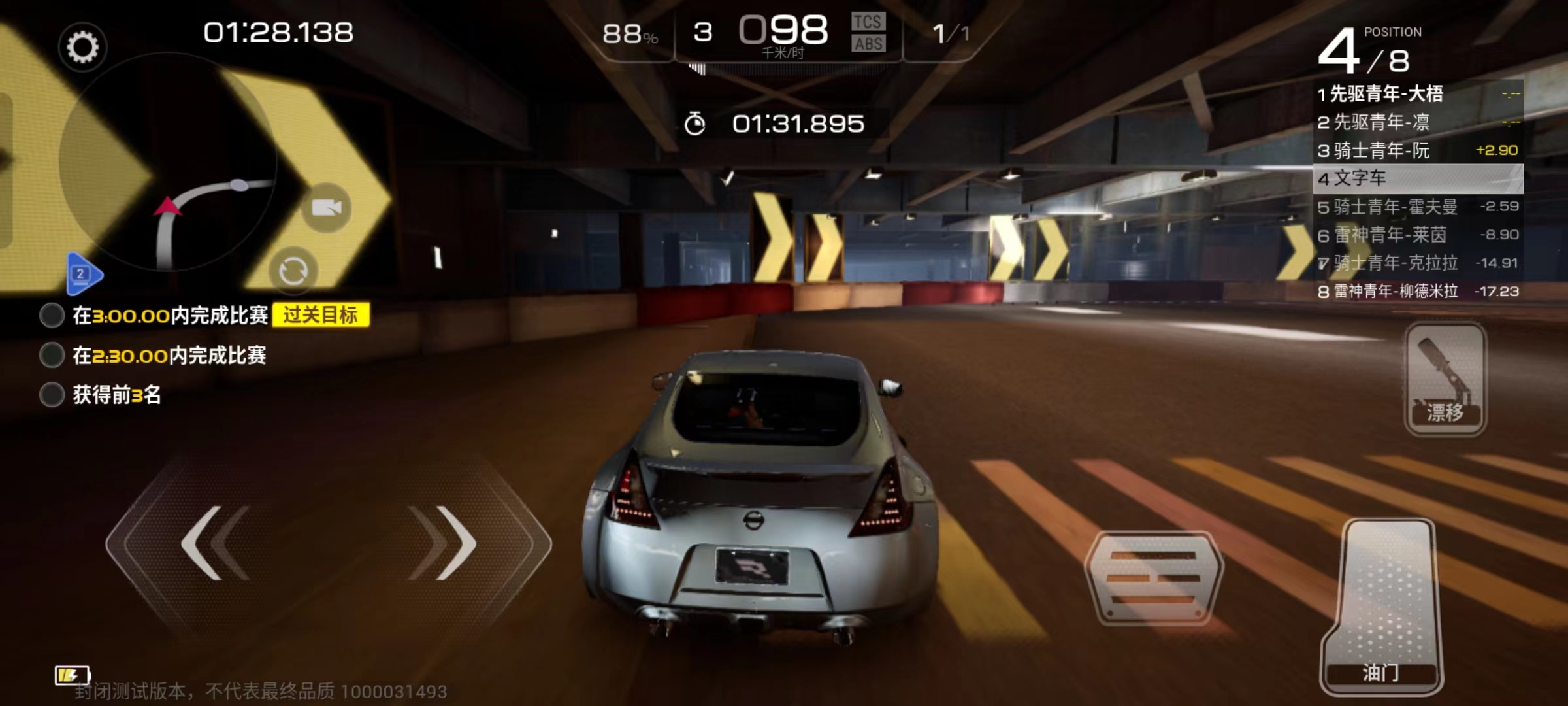Toggle the TCS indicator
1568x706 pixels.
(x=868, y=22)
